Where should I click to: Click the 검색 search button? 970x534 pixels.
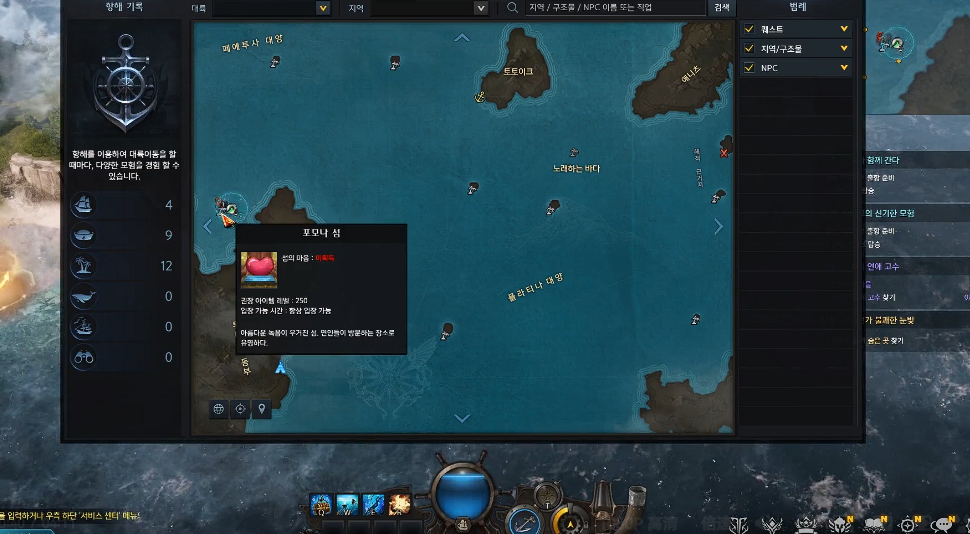721,8
